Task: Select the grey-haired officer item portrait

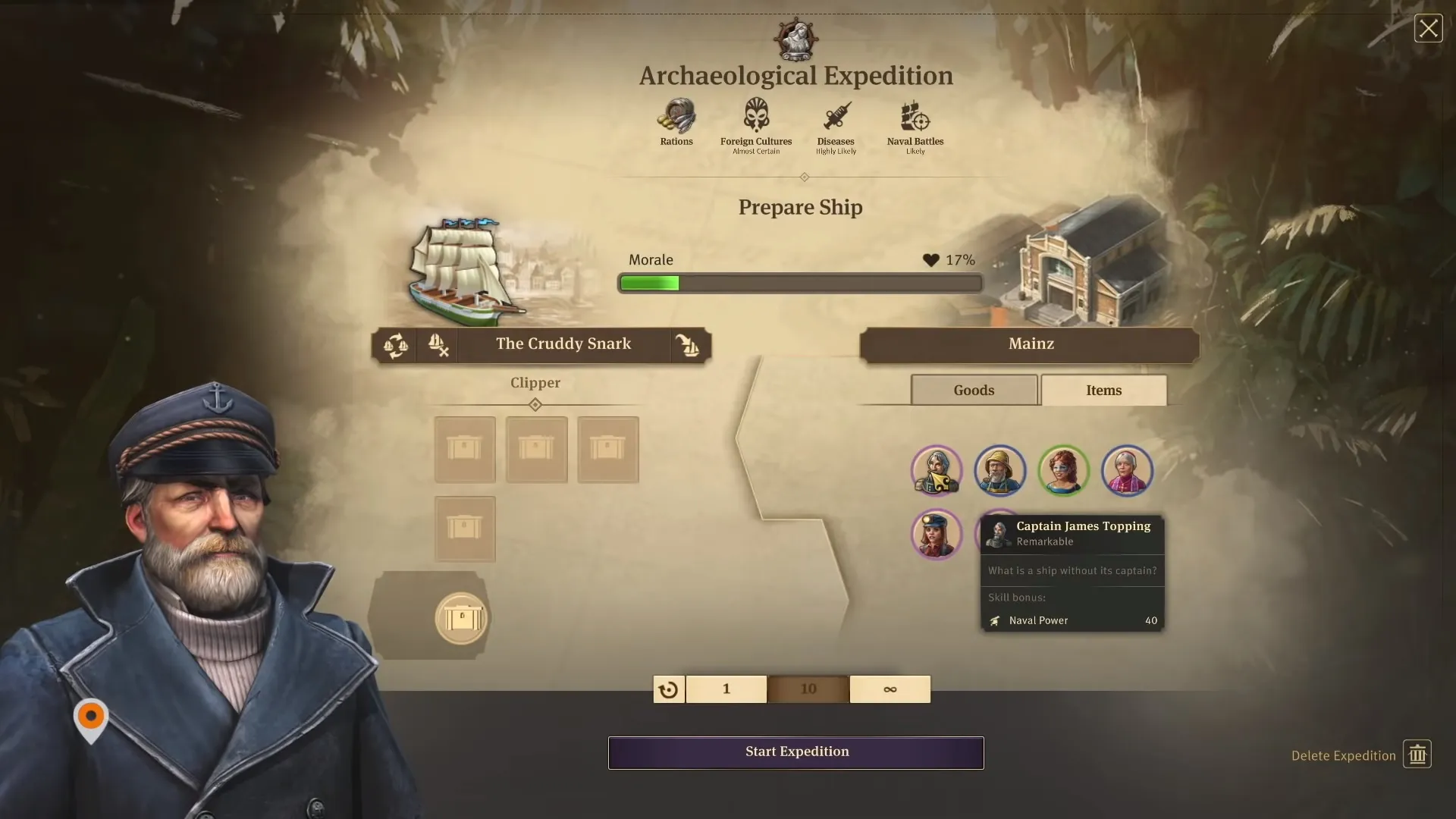Action: coord(937,471)
